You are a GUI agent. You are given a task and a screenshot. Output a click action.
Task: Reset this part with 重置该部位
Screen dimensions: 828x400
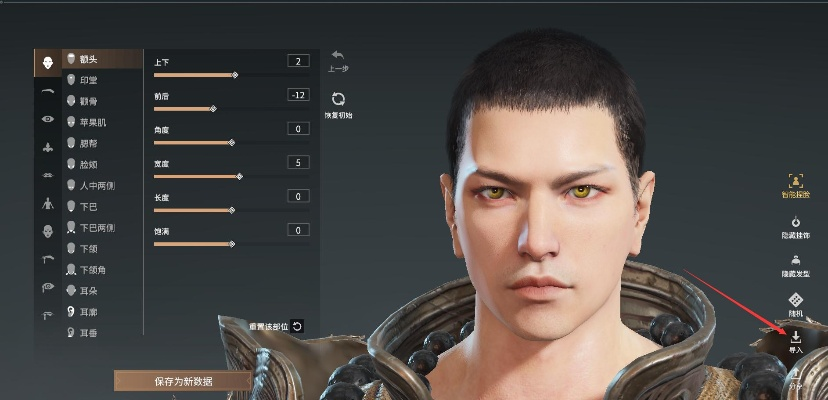click(x=297, y=326)
